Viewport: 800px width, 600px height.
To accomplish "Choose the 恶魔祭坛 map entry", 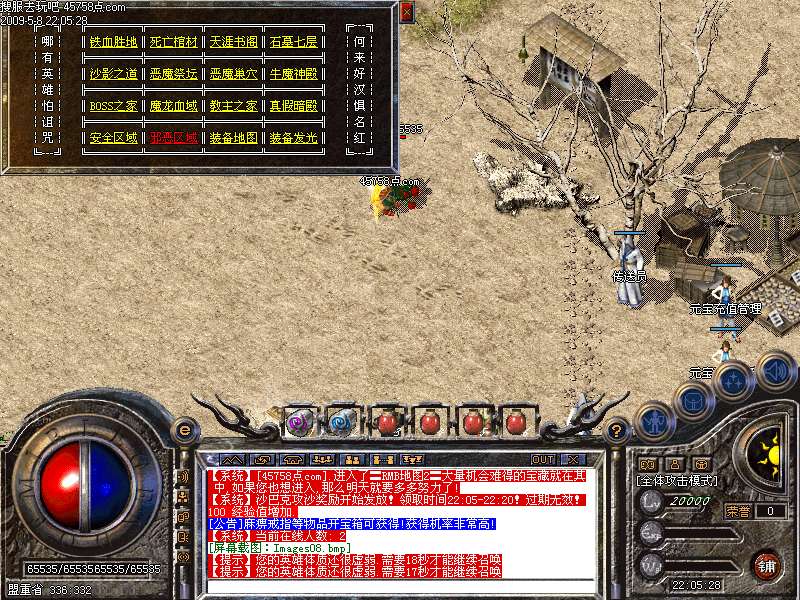I will tap(174, 74).
